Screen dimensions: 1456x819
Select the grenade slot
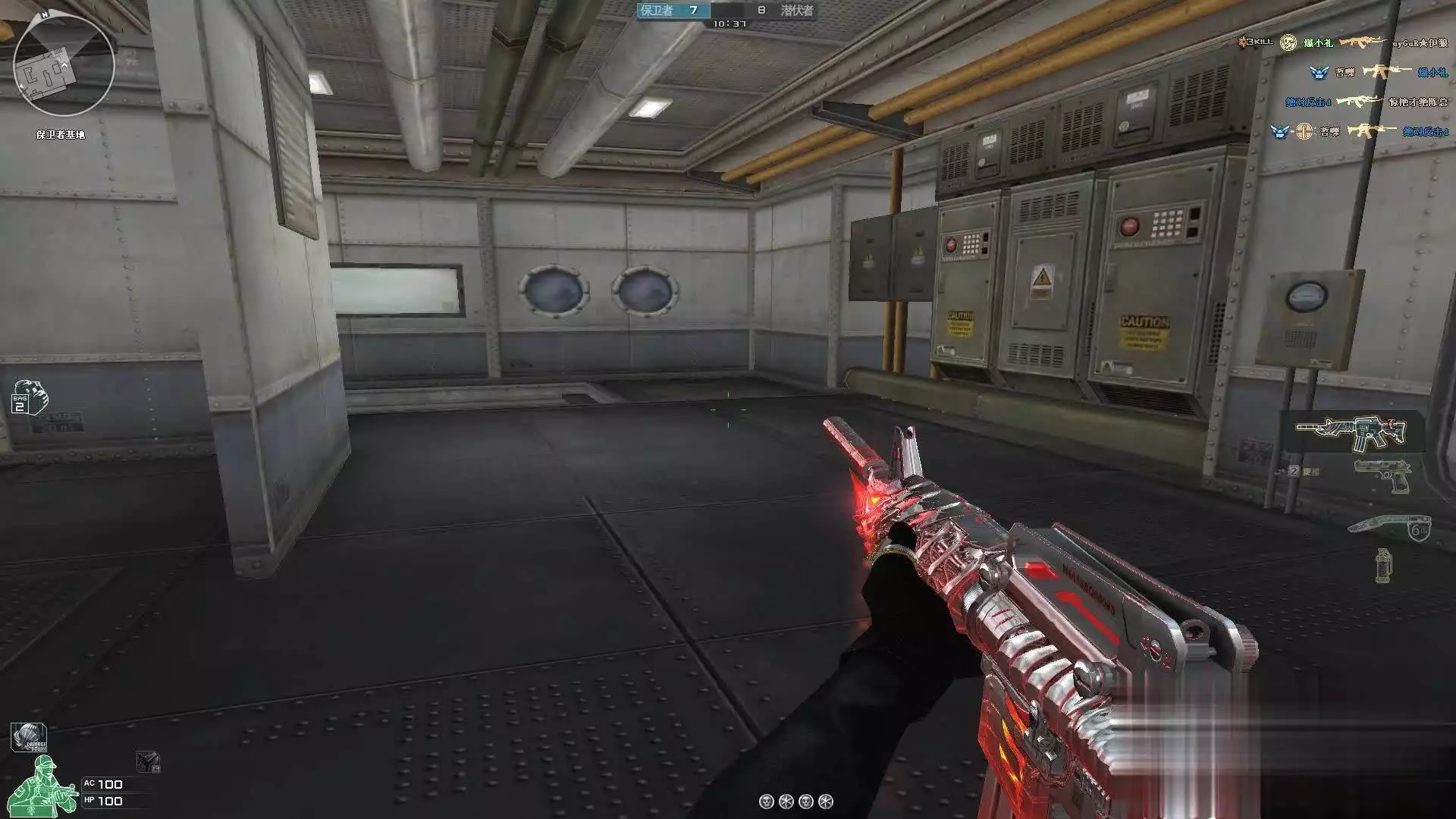tap(1383, 565)
